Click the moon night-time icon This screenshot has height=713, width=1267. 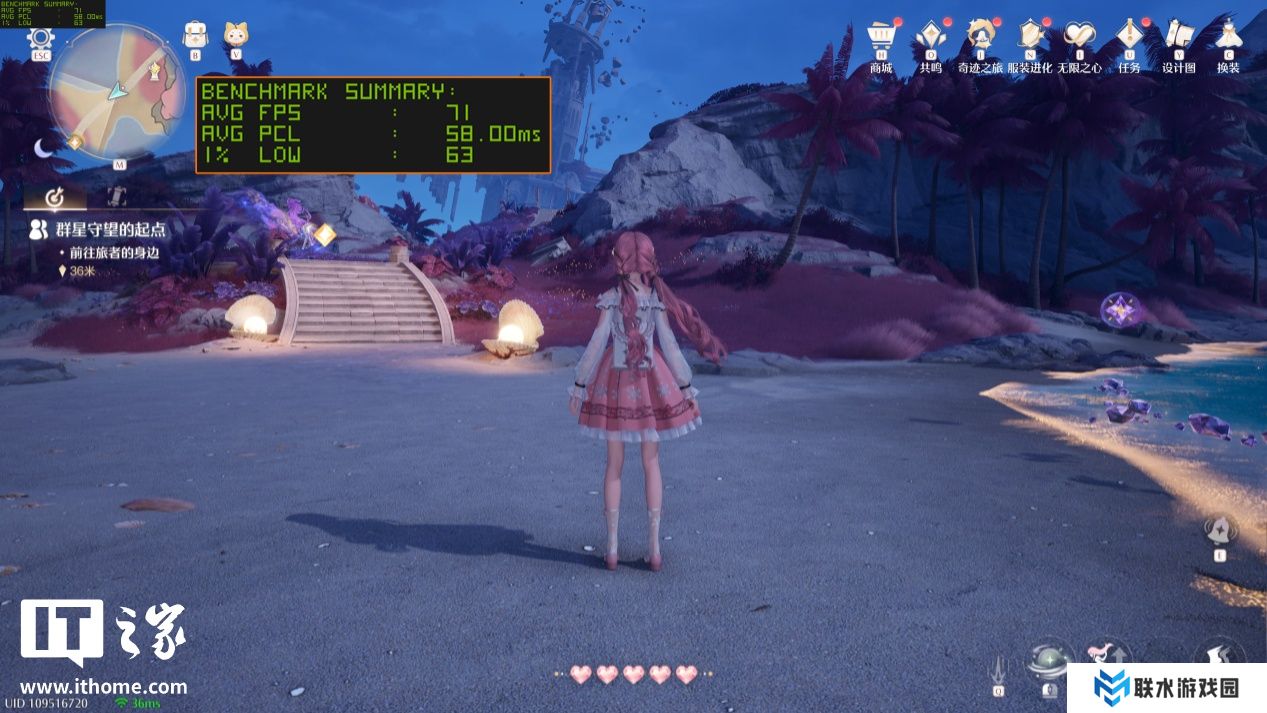coord(44,148)
